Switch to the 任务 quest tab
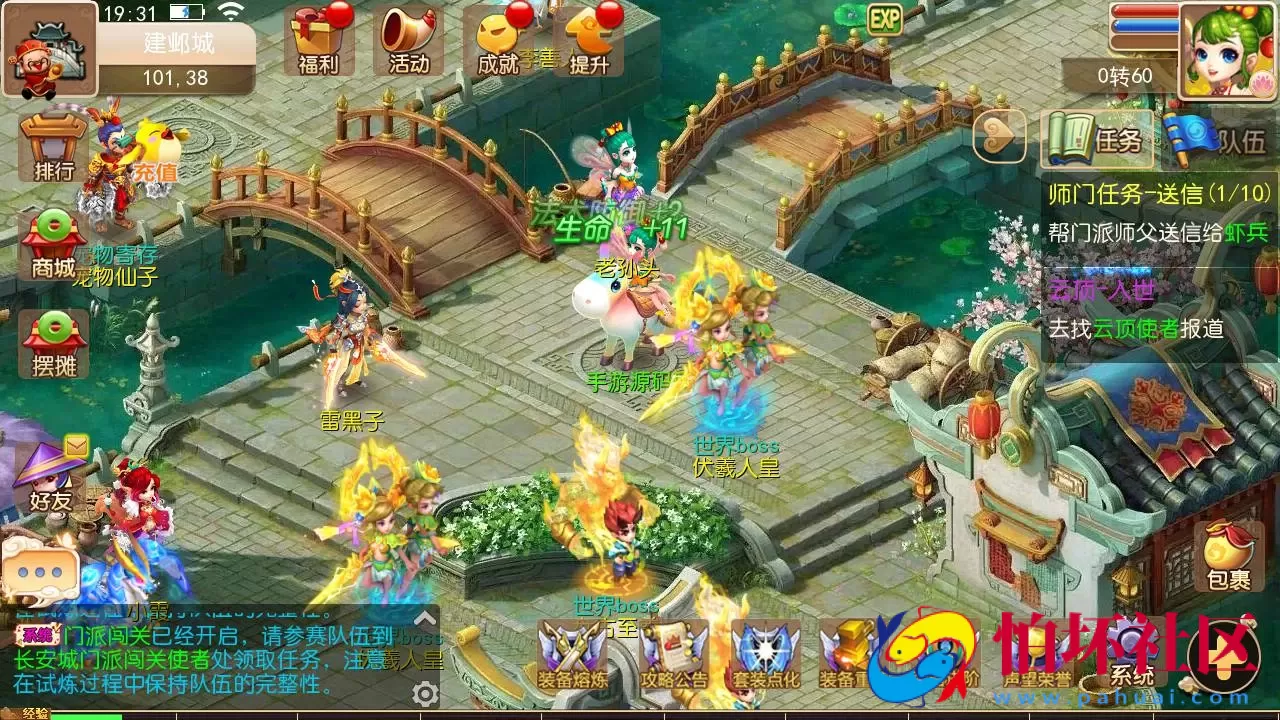The image size is (1280, 720). [x=1097, y=140]
